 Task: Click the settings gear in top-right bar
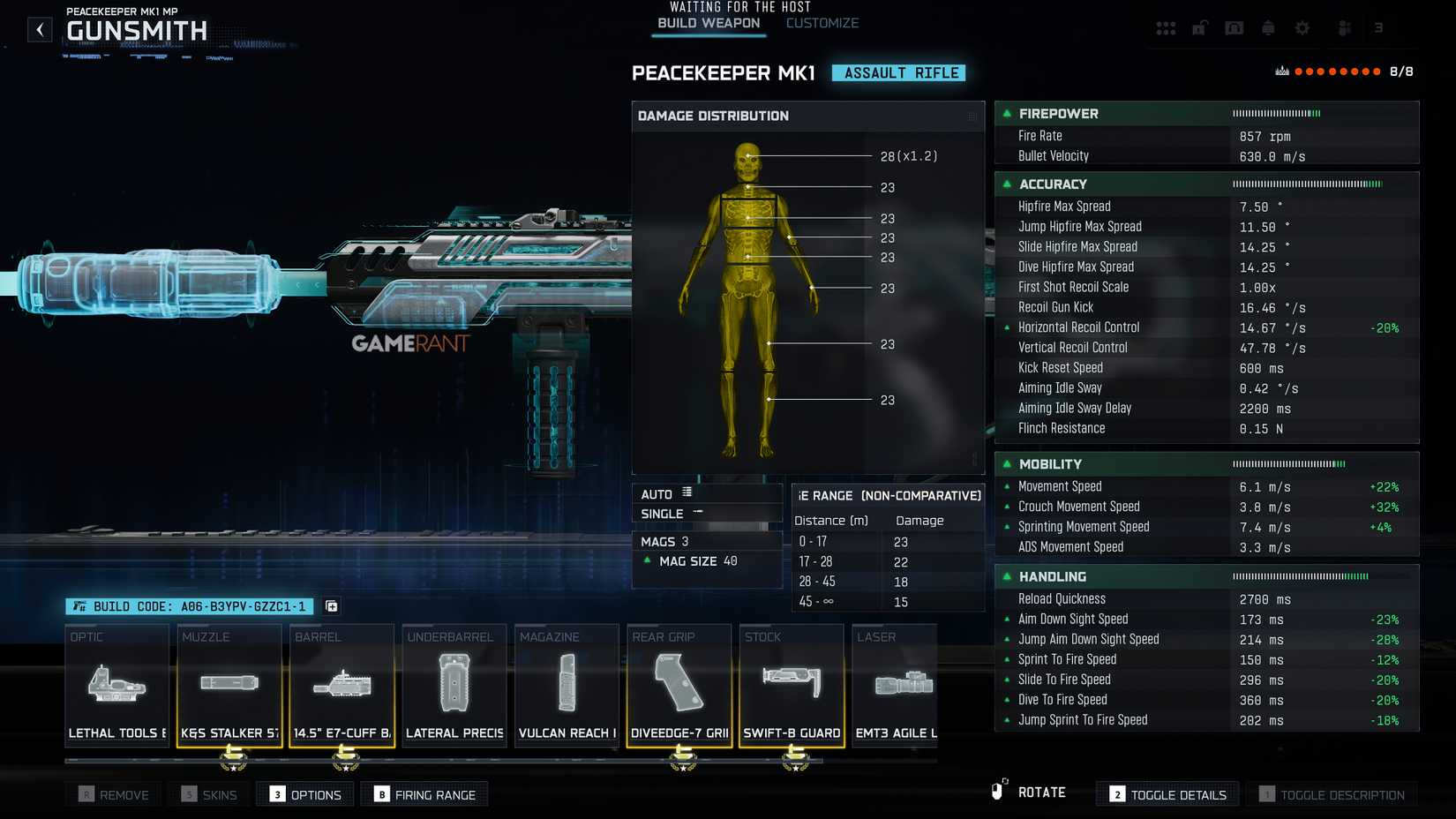pyautogui.click(x=1302, y=27)
